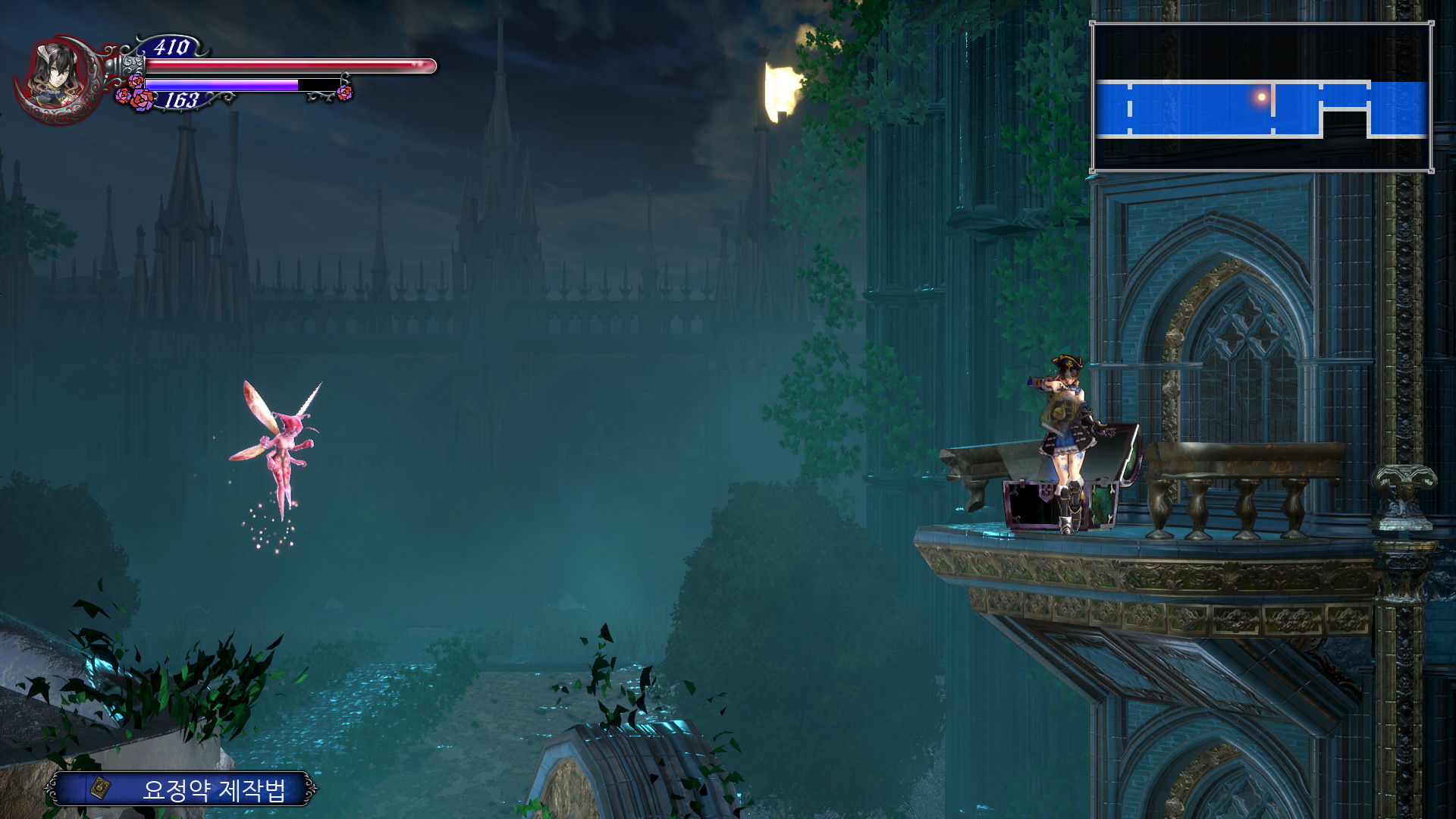Open the 요정약 제작법 item notification
Viewport: 1456px width, 819px height.
tap(182, 789)
